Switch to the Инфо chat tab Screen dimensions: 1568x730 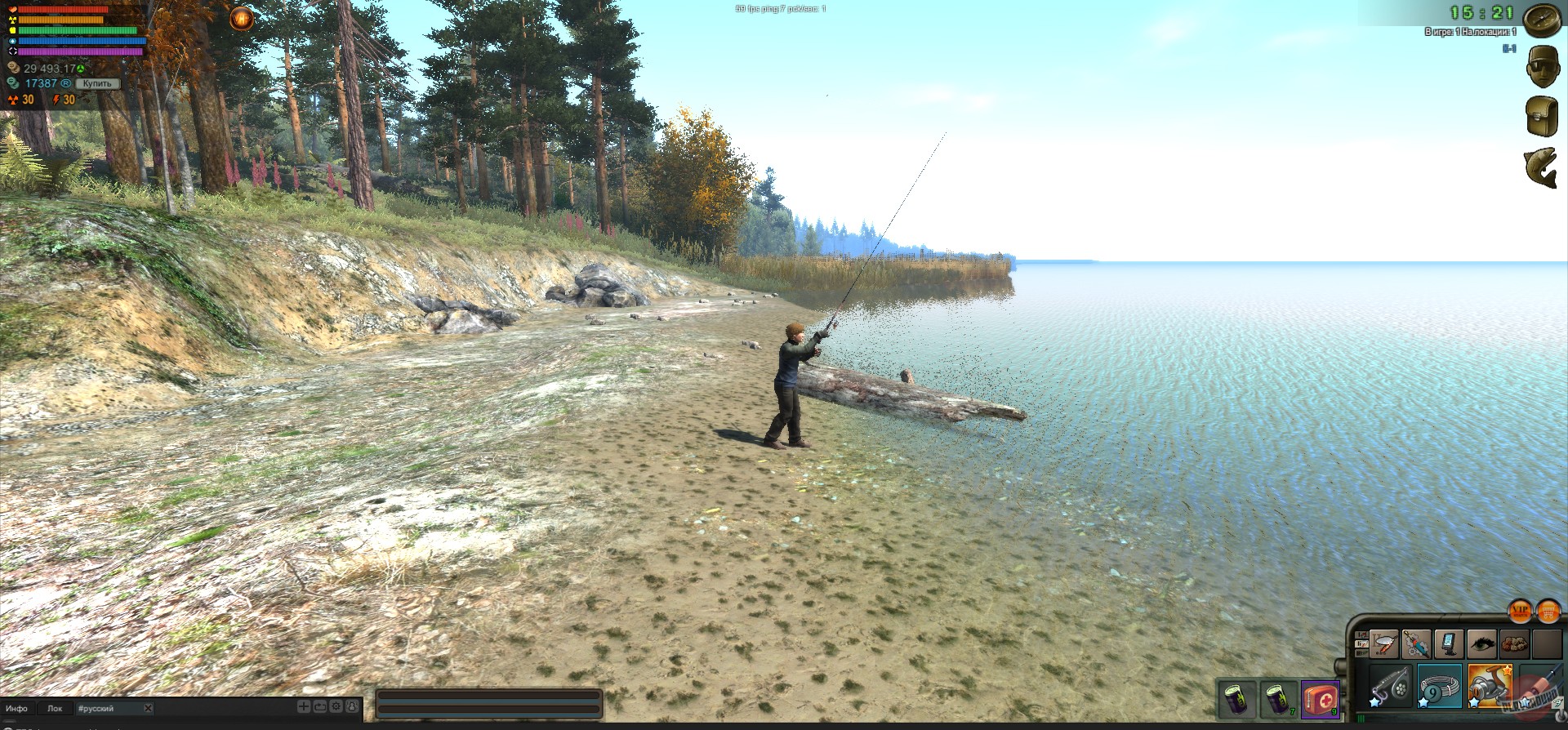(18, 708)
